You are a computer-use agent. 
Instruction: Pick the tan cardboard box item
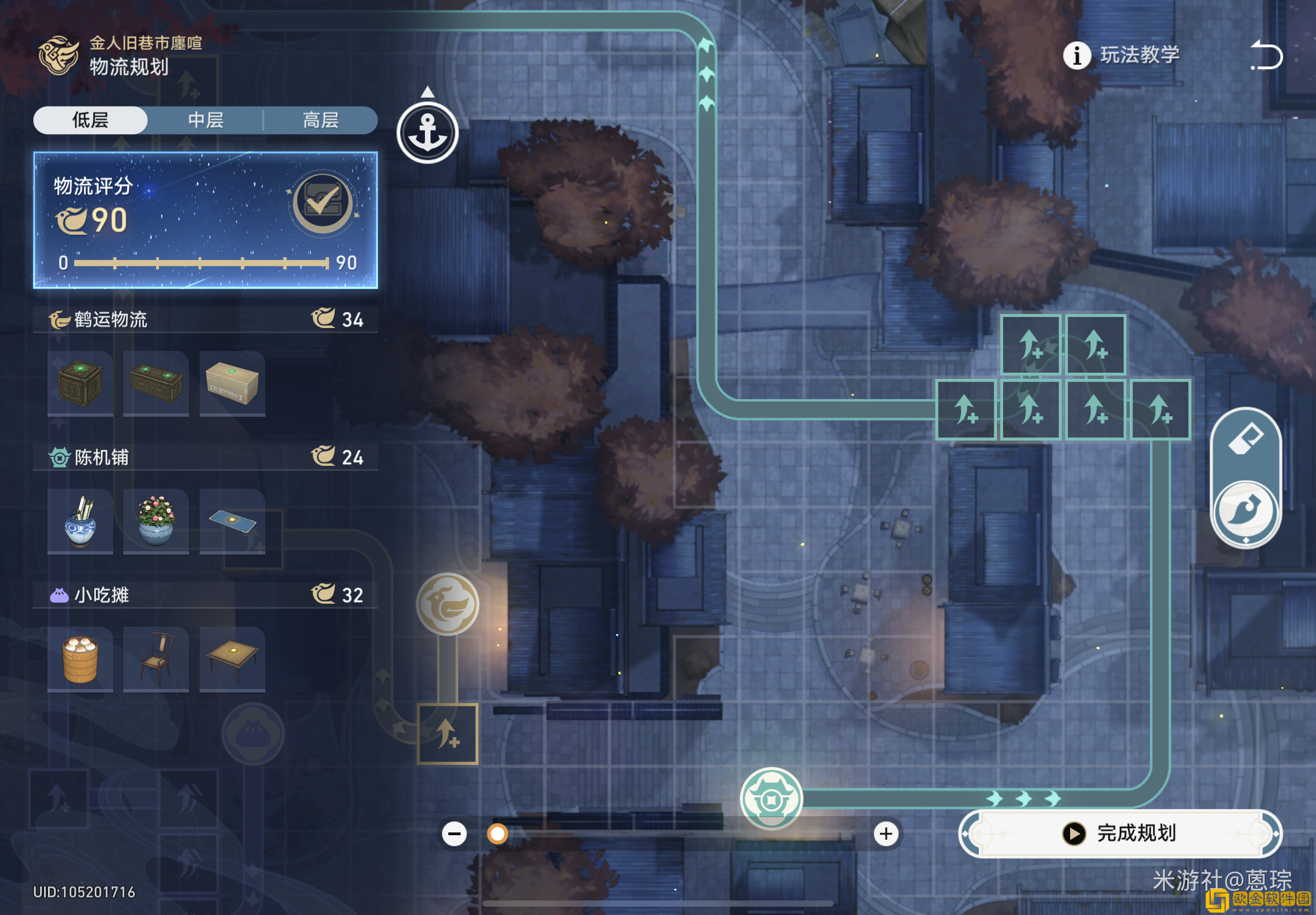[x=232, y=383]
